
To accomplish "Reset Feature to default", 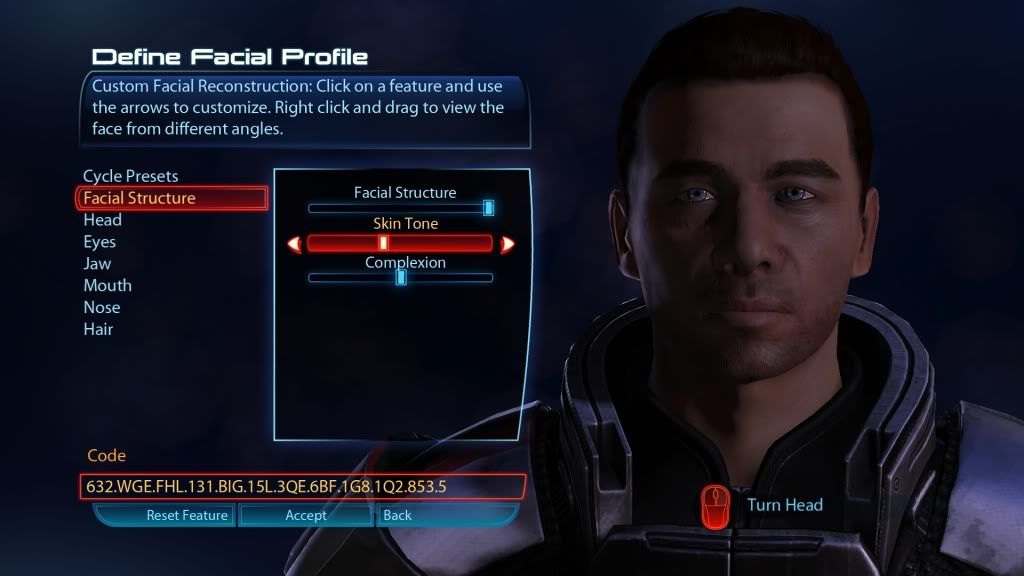I will (188, 516).
